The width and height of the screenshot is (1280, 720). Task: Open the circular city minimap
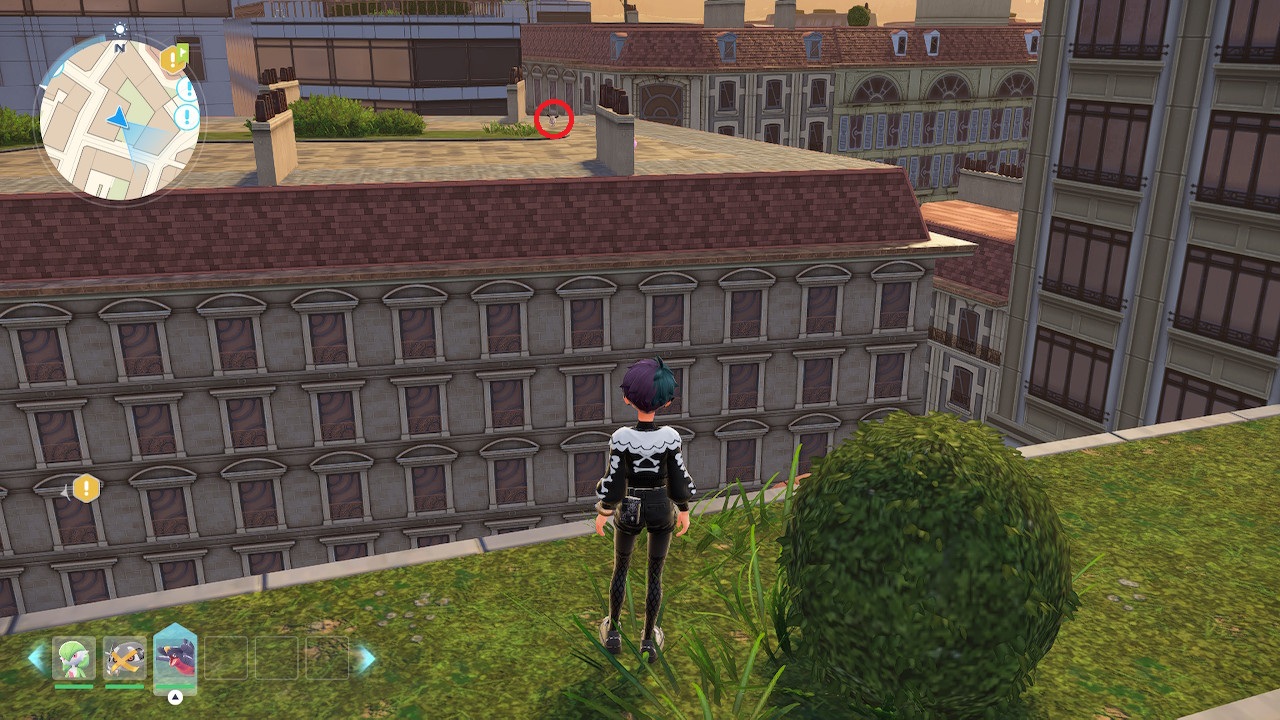[x=118, y=118]
